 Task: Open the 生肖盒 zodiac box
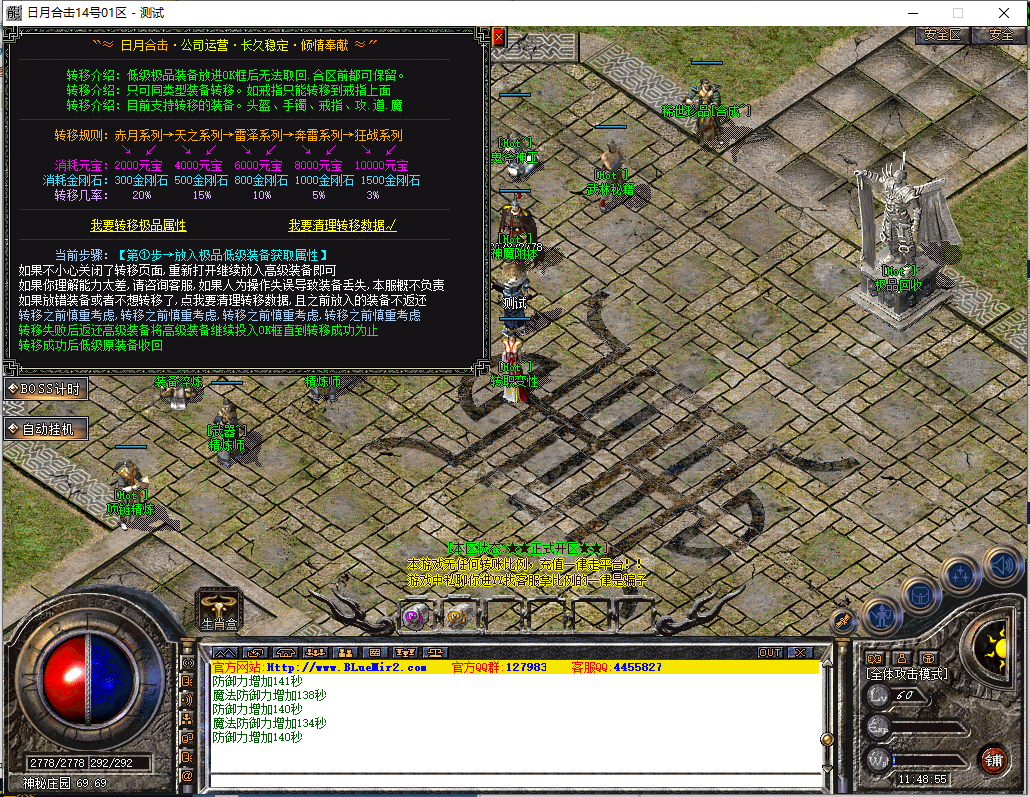click(x=219, y=609)
